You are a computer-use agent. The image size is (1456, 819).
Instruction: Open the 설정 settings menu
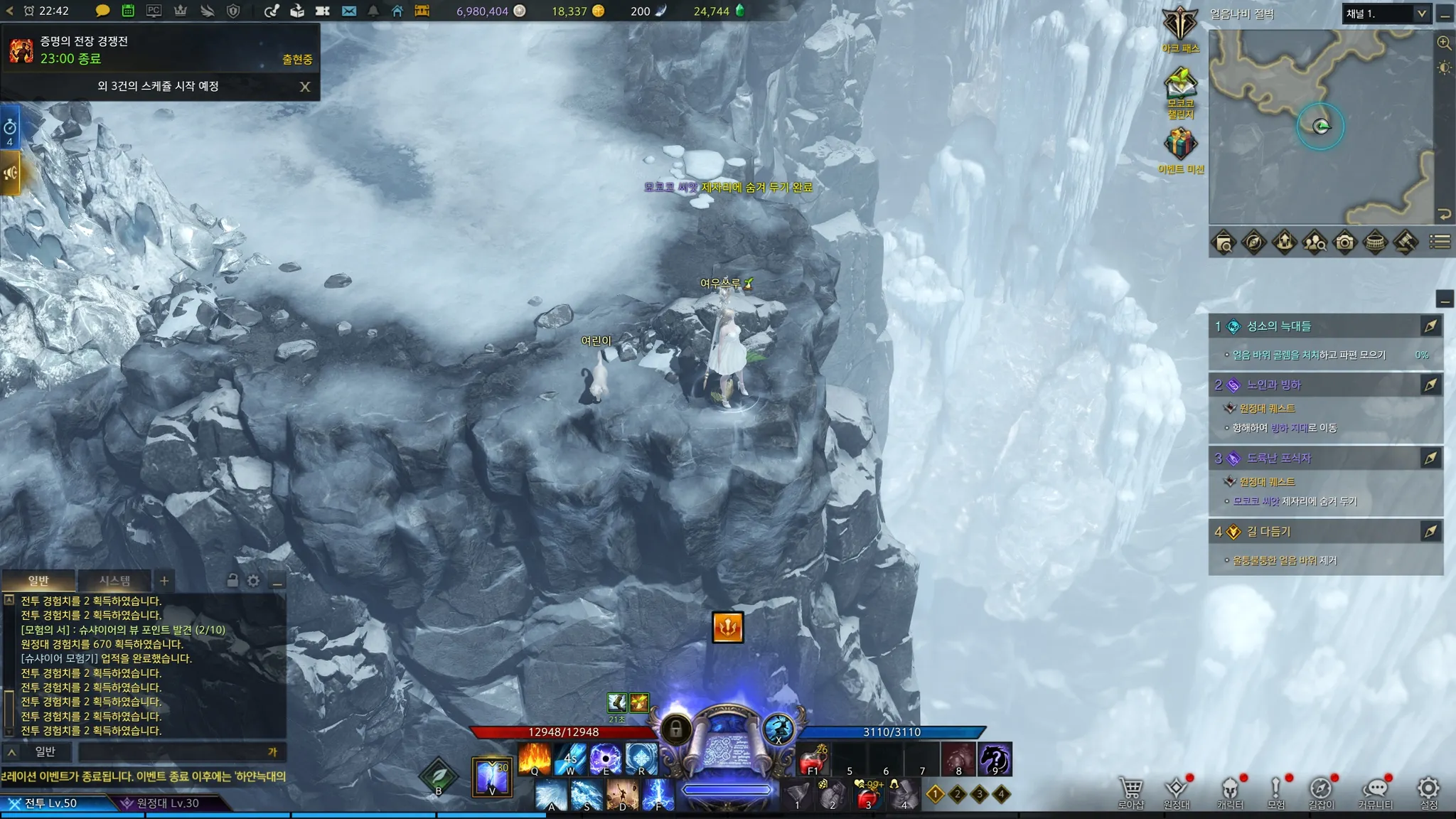point(1428,792)
